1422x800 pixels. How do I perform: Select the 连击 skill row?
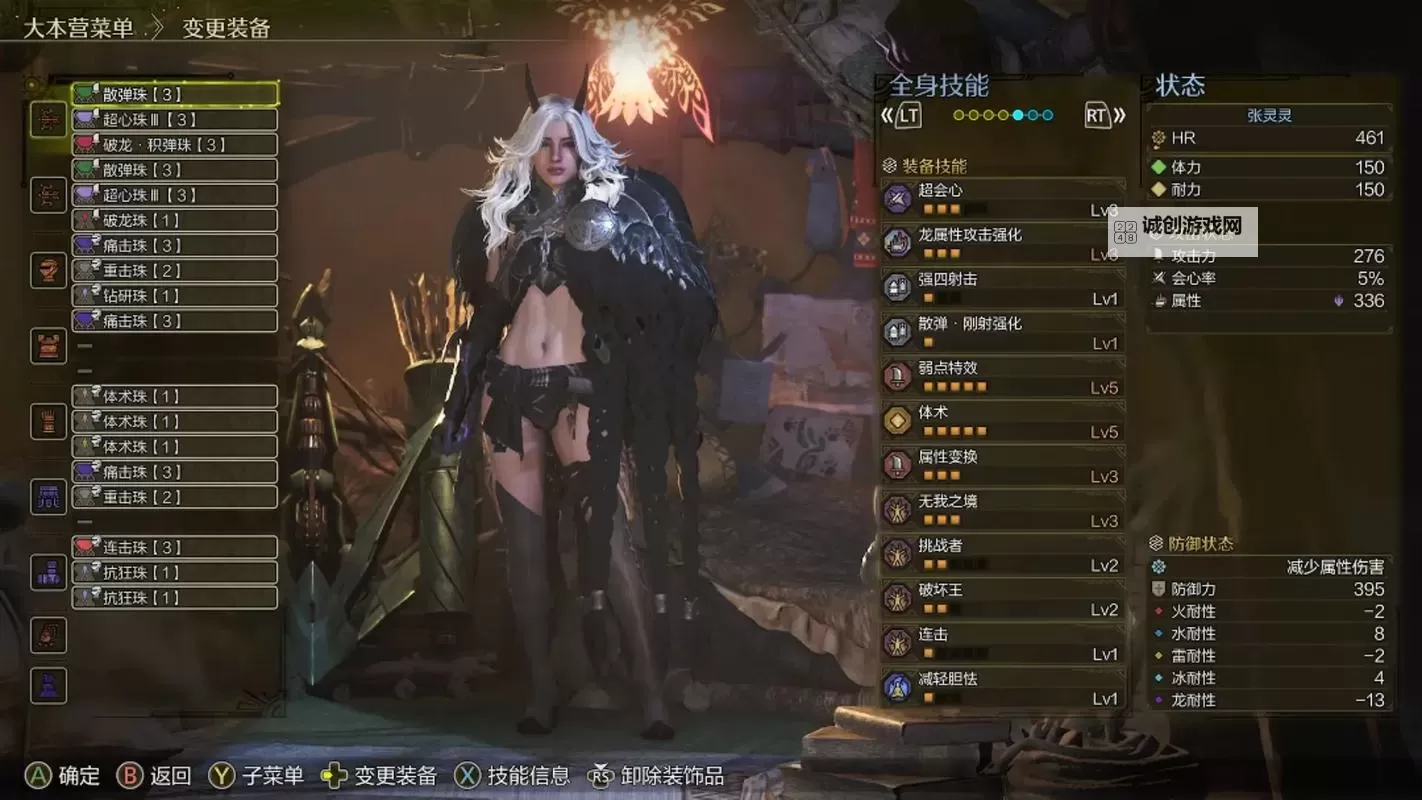[x=1002, y=643]
